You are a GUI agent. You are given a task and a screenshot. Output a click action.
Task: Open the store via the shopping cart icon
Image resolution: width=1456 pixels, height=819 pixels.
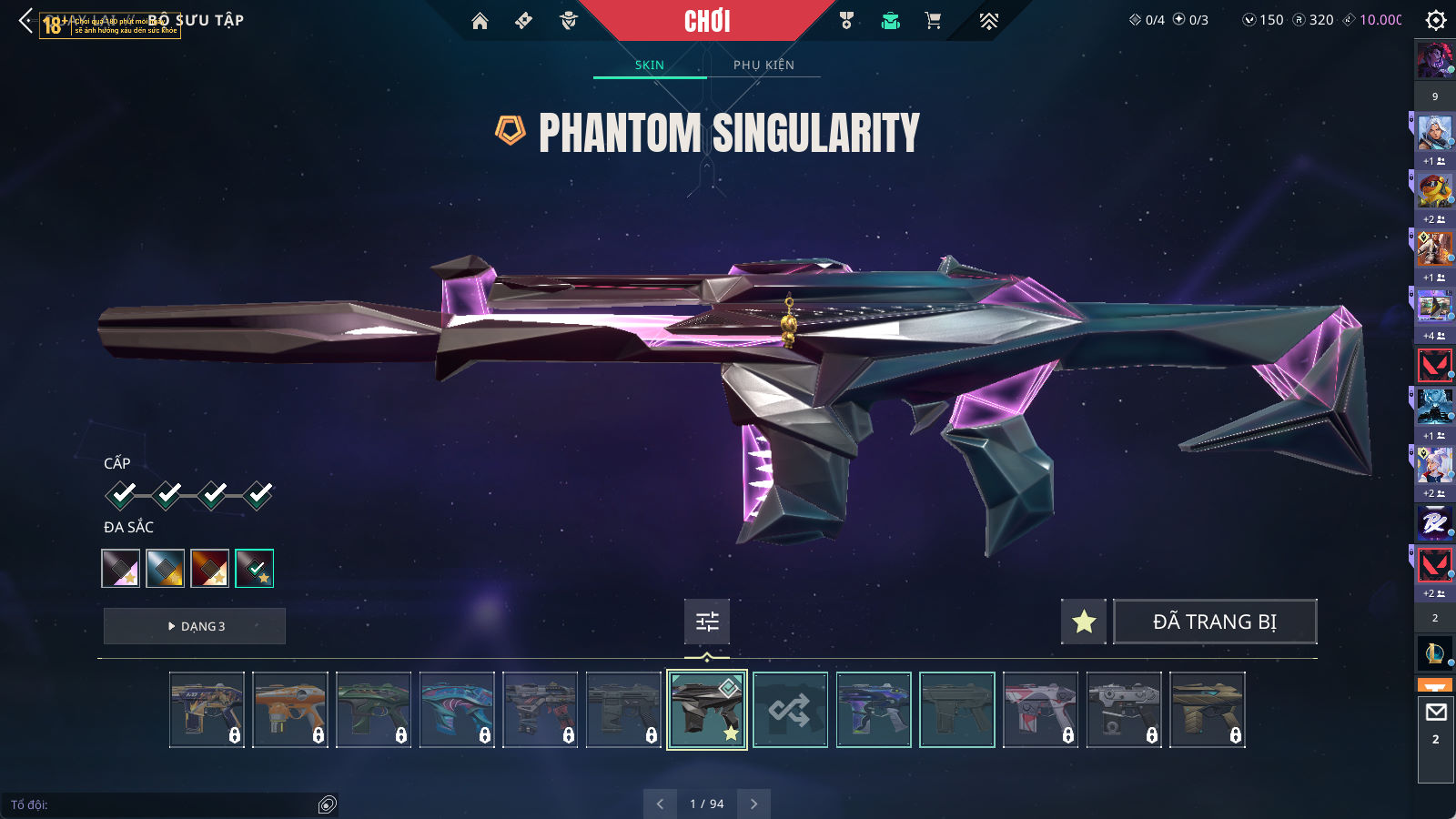click(933, 21)
